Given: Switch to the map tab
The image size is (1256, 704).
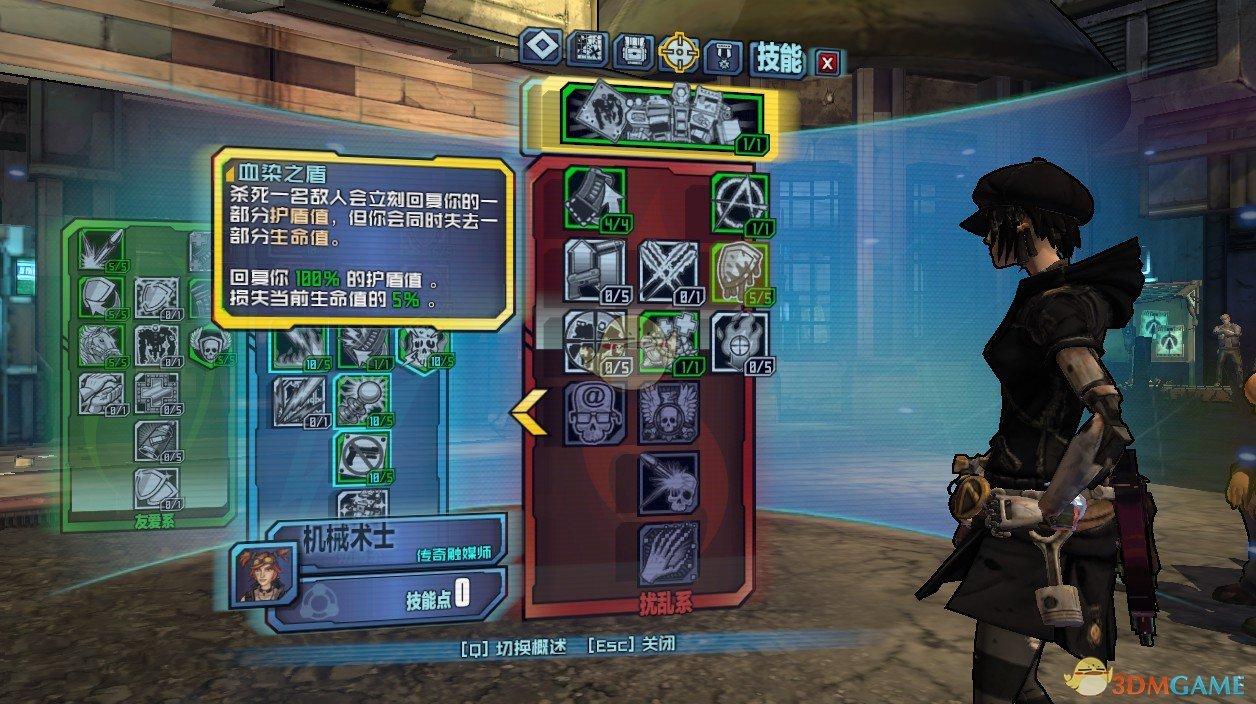Looking at the screenshot, I should click(587, 51).
